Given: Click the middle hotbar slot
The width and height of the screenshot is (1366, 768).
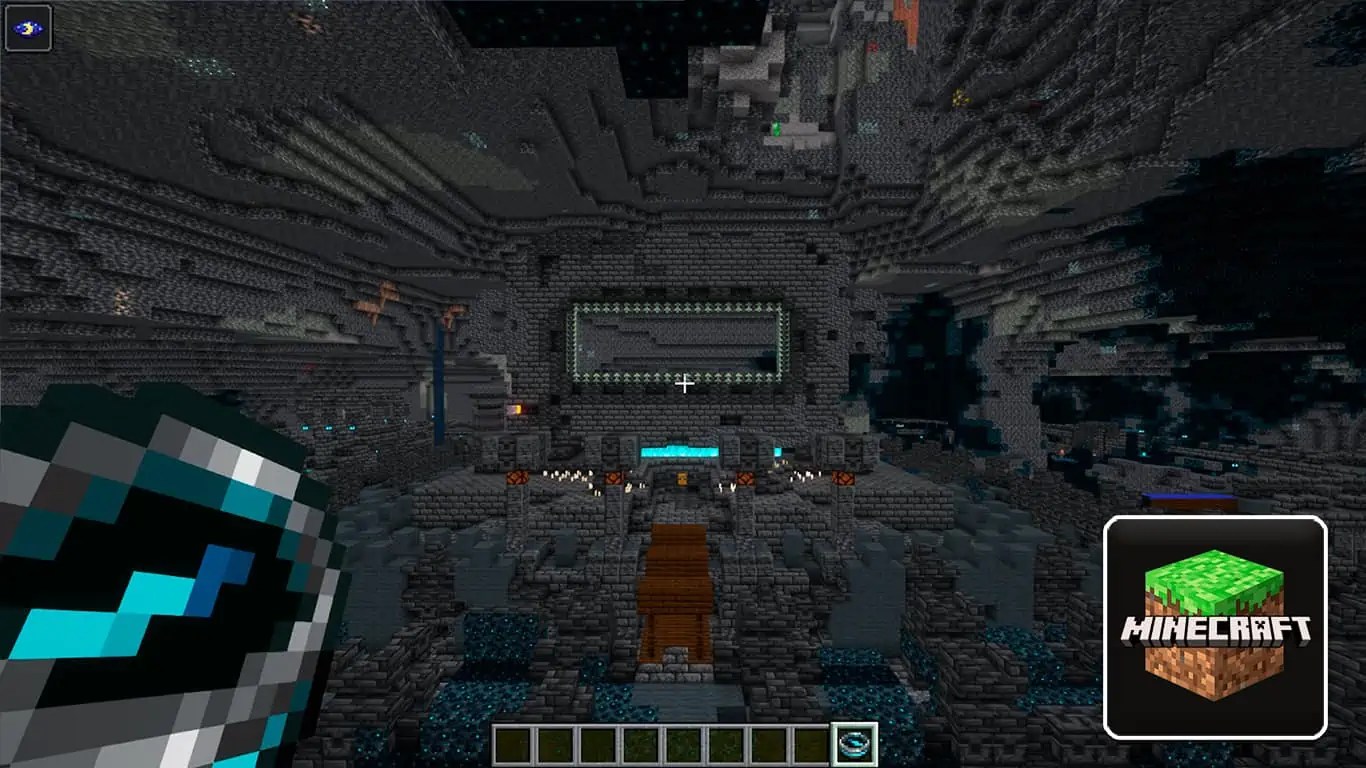Looking at the screenshot, I should (682, 743).
